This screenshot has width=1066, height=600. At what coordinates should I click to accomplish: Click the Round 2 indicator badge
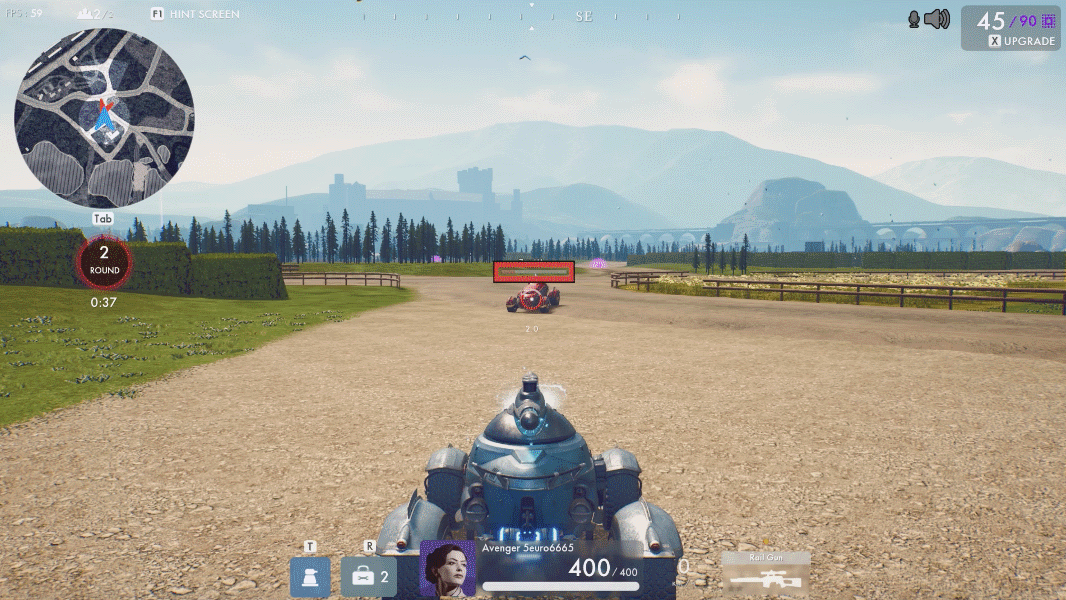click(104, 262)
